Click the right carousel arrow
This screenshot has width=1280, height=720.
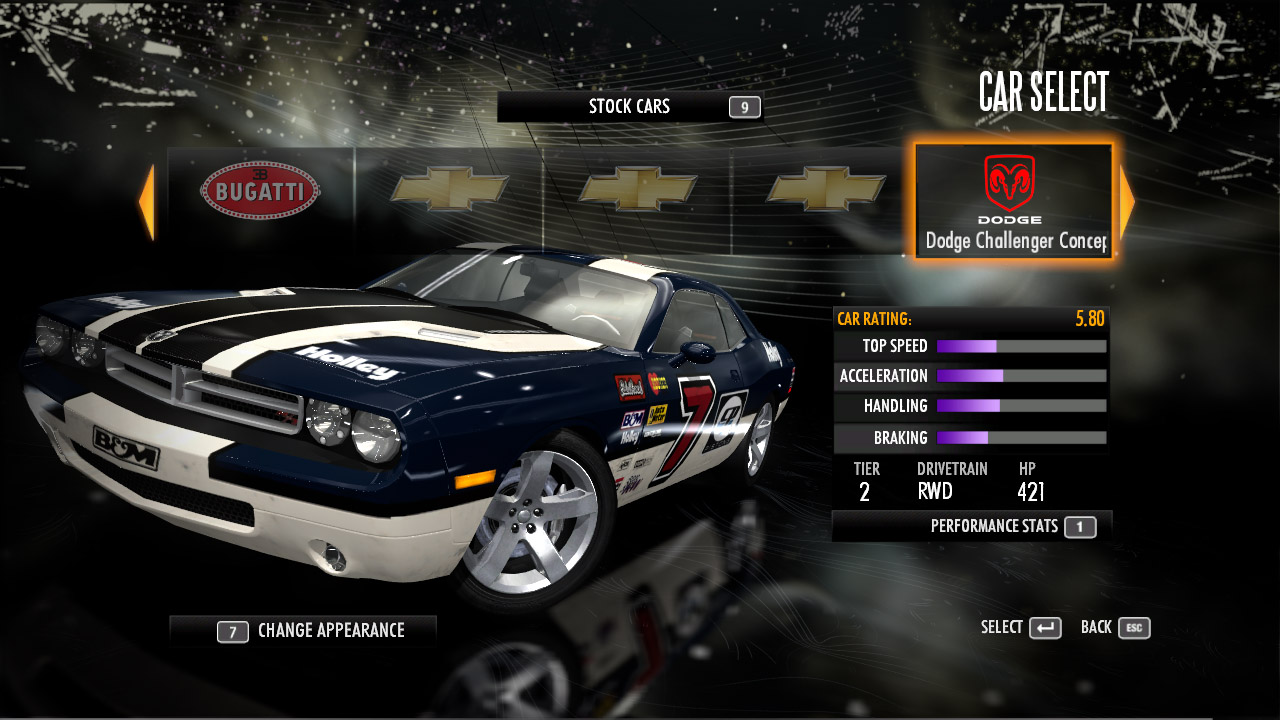coord(1127,202)
